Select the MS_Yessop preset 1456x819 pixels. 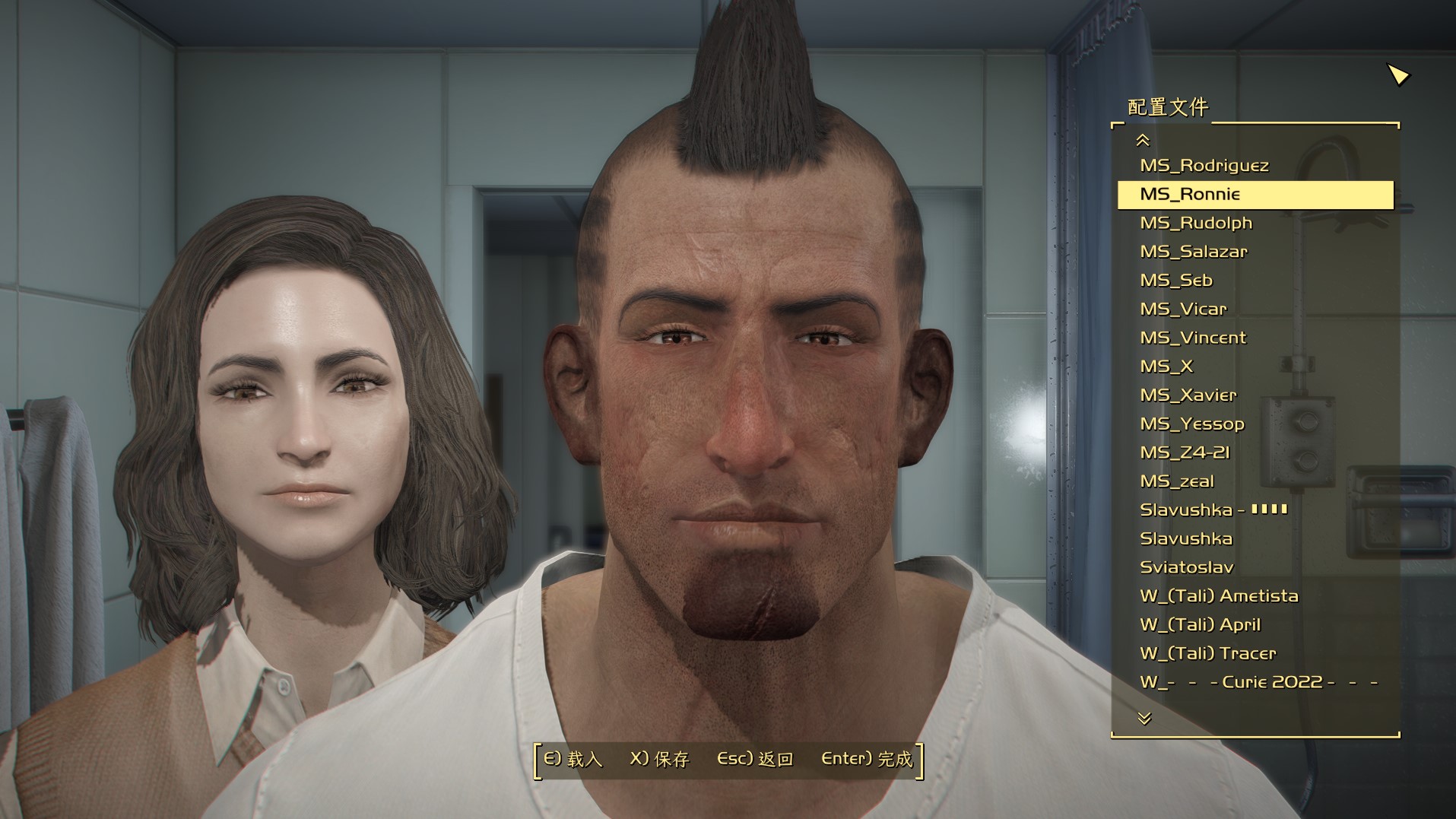pos(1191,424)
